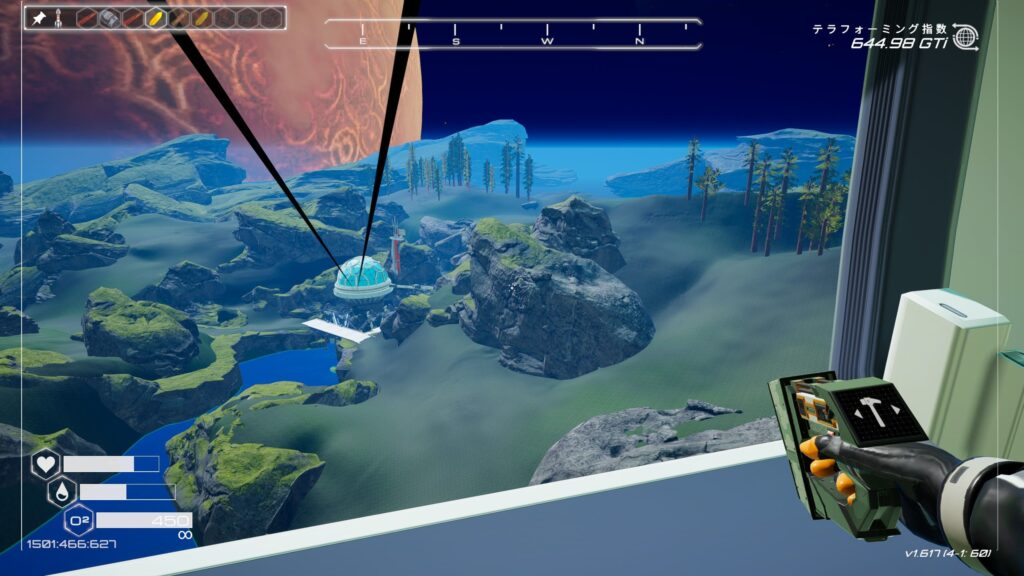Select the gray metal item hotbar slot
Image resolution: width=1024 pixels, height=576 pixels.
(109, 18)
